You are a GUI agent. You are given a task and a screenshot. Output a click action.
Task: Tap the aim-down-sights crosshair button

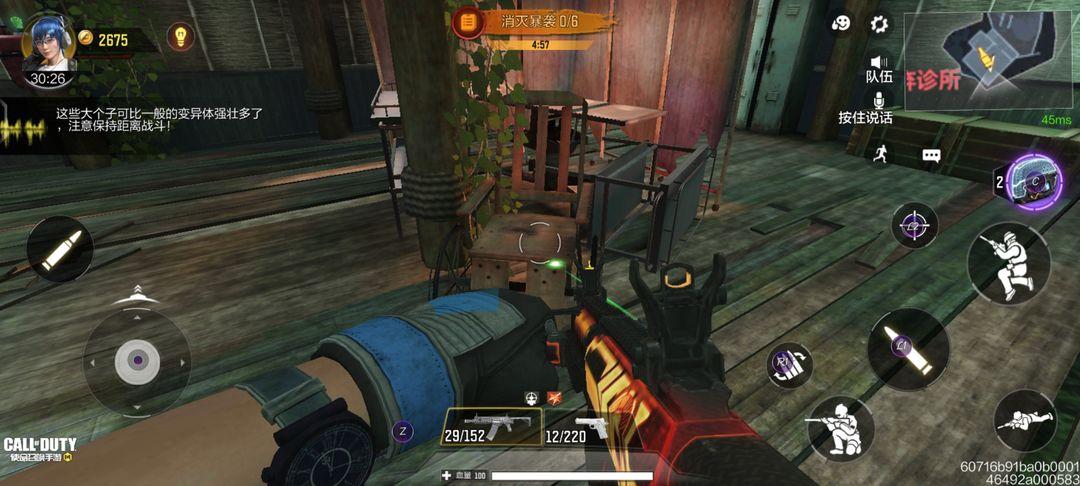(x=914, y=226)
